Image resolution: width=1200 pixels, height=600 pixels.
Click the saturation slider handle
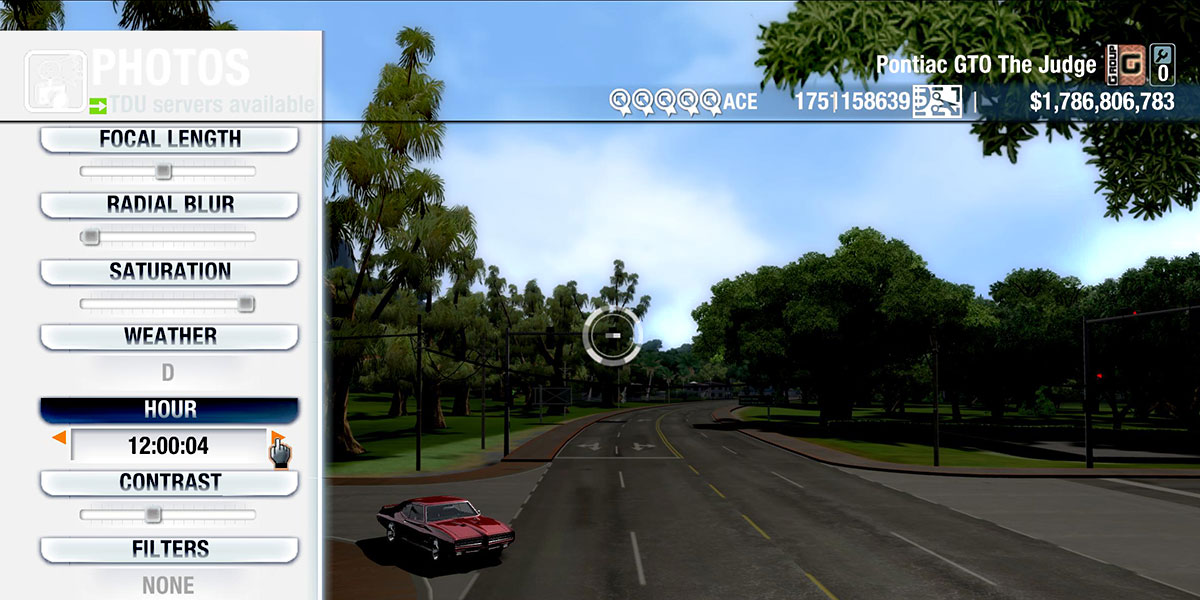pyautogui.click(x=245, y=304)
